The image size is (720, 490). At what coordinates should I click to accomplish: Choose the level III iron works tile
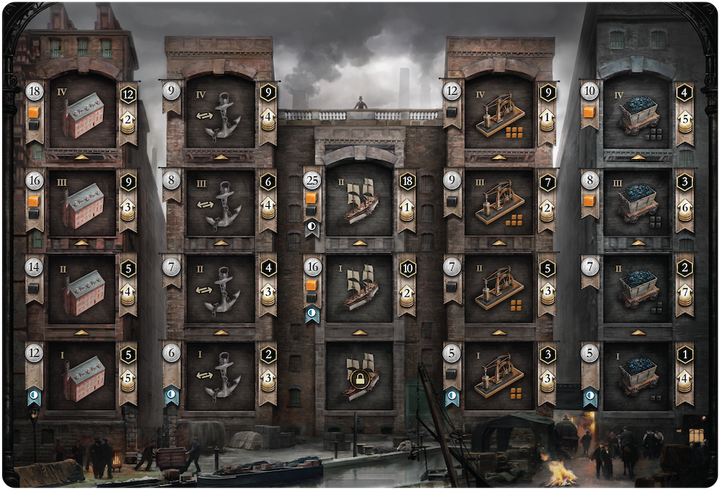(x=499, y=201)
